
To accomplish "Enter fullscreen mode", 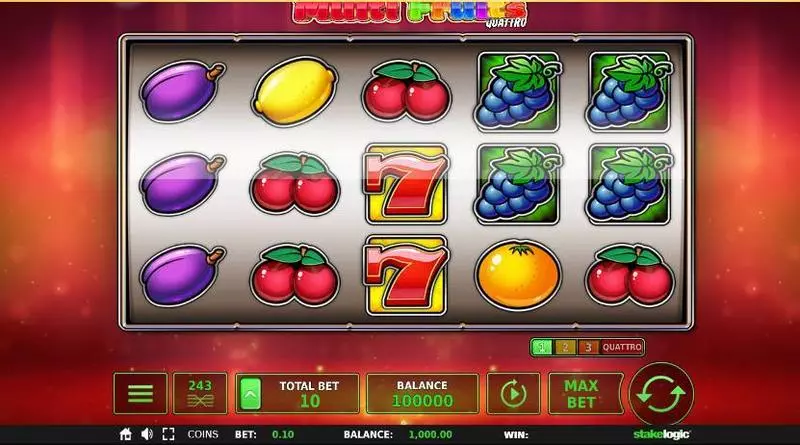I will pyautogui.click(x=168, y=435).
